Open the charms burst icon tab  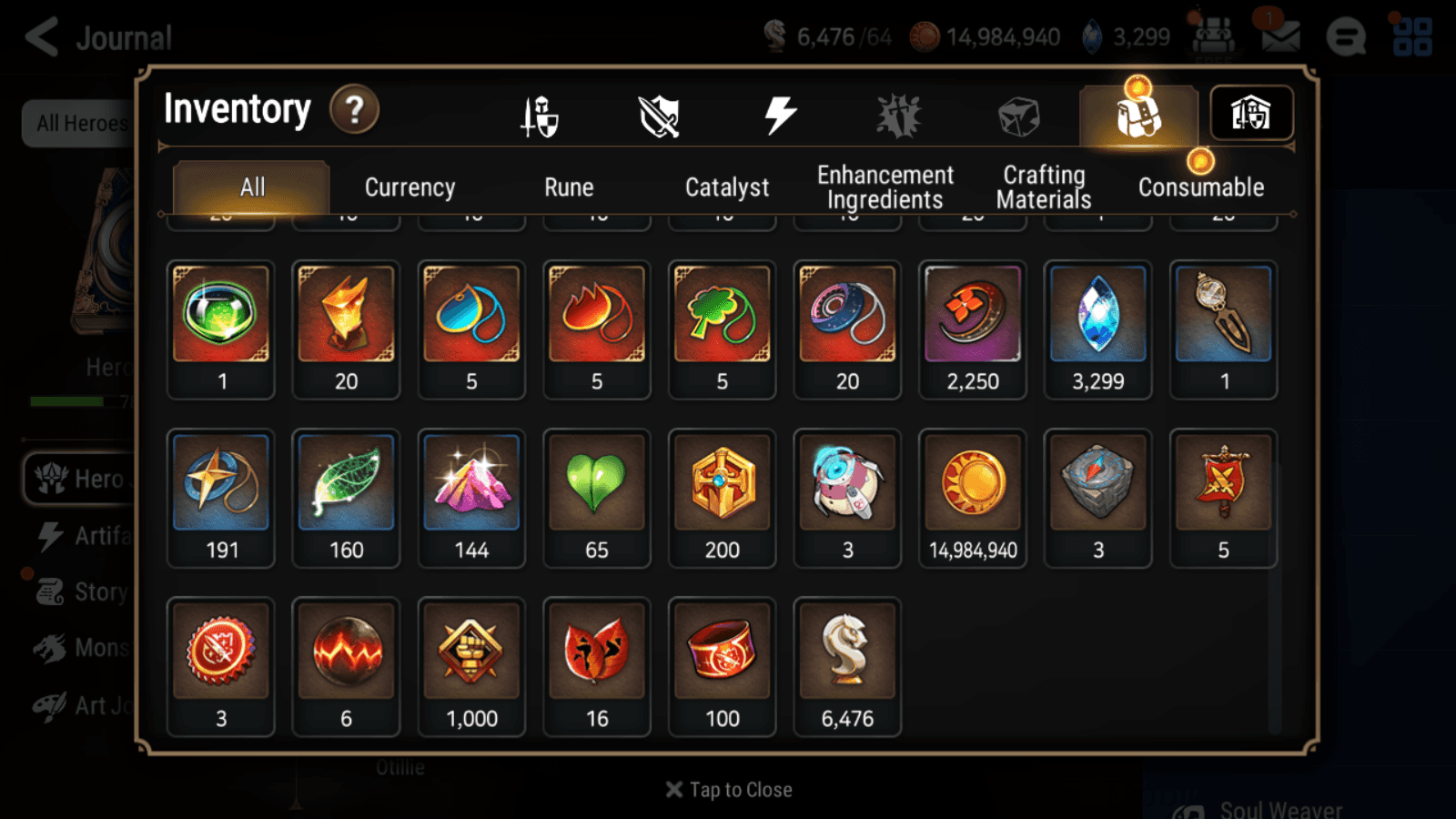click(x=899, y=113)
